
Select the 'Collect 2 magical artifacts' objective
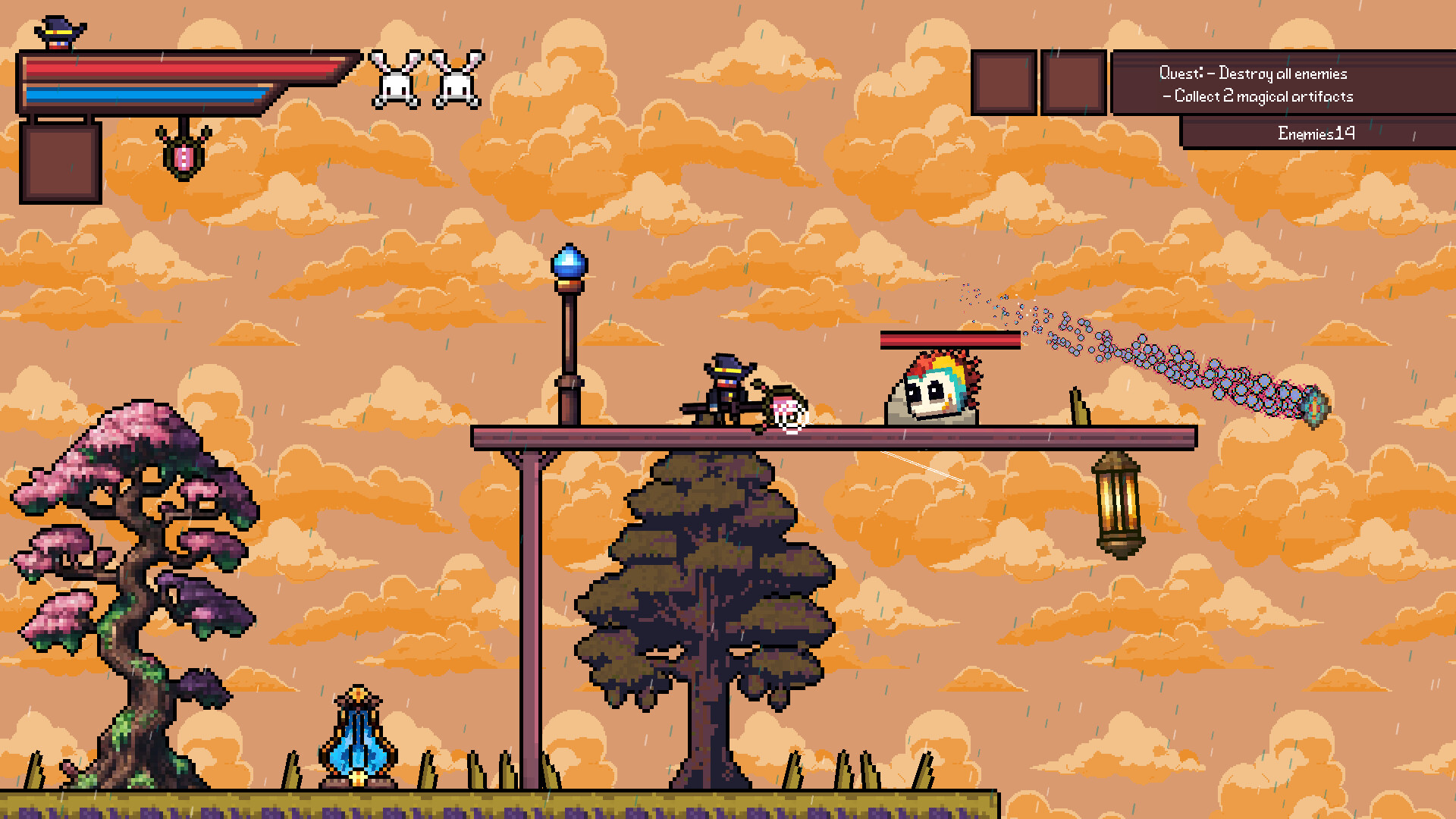pyautogui.click(x=1258, y=96)
